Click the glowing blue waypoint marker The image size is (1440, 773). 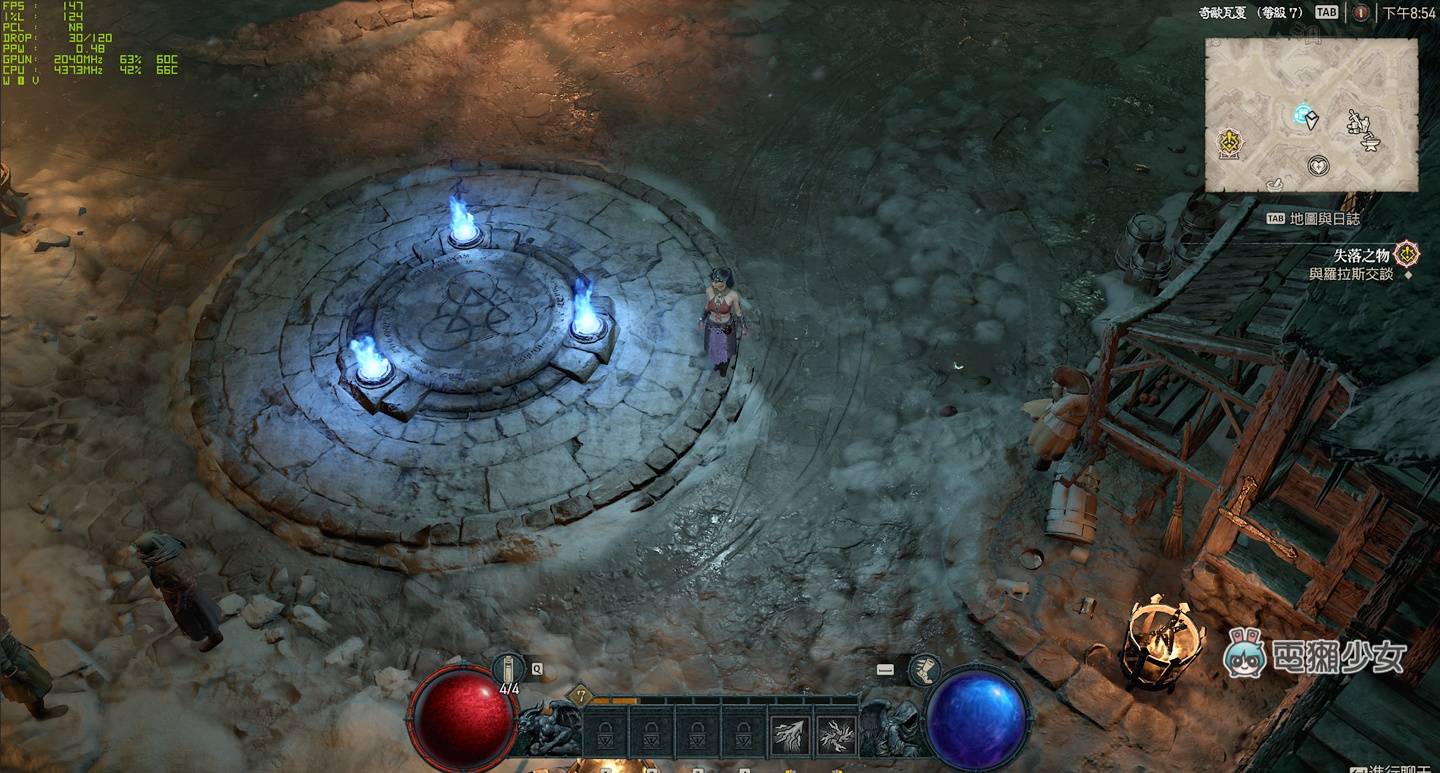pyautogui.click(x=1302, y=114)
